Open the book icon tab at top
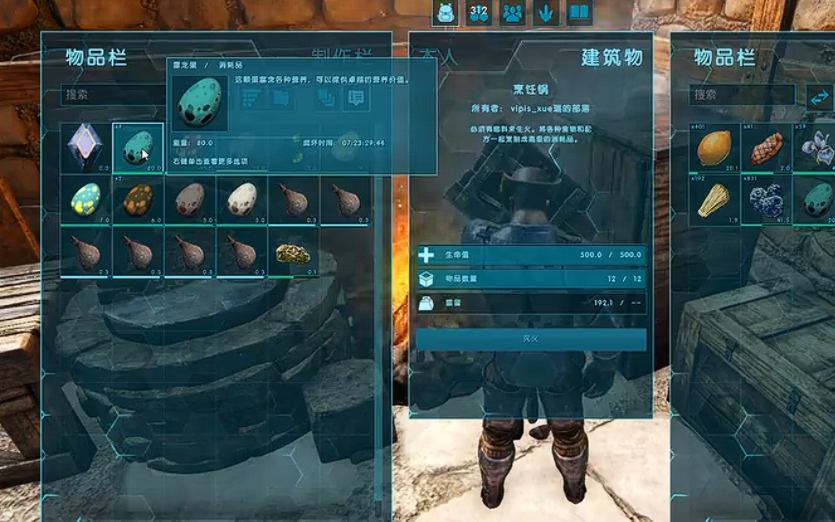835x522 pixels. [x=578, y=14]
